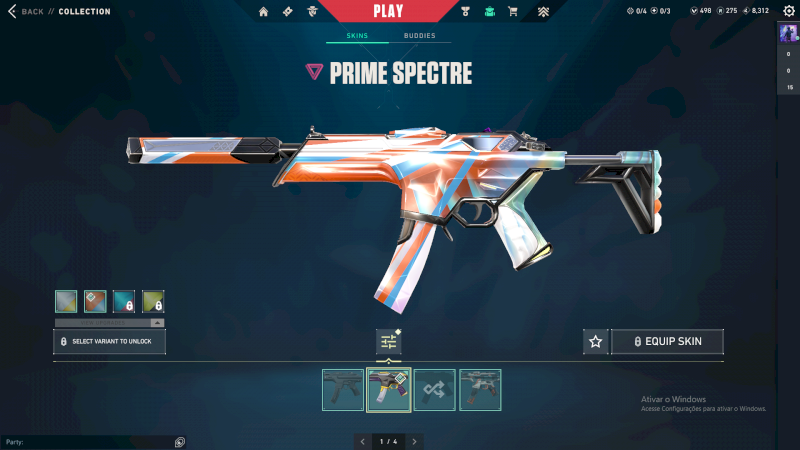This screenshot has width=800, height=450.
Task: Choose the random shuffle skin tile
Action: click(x=435, y=390)
